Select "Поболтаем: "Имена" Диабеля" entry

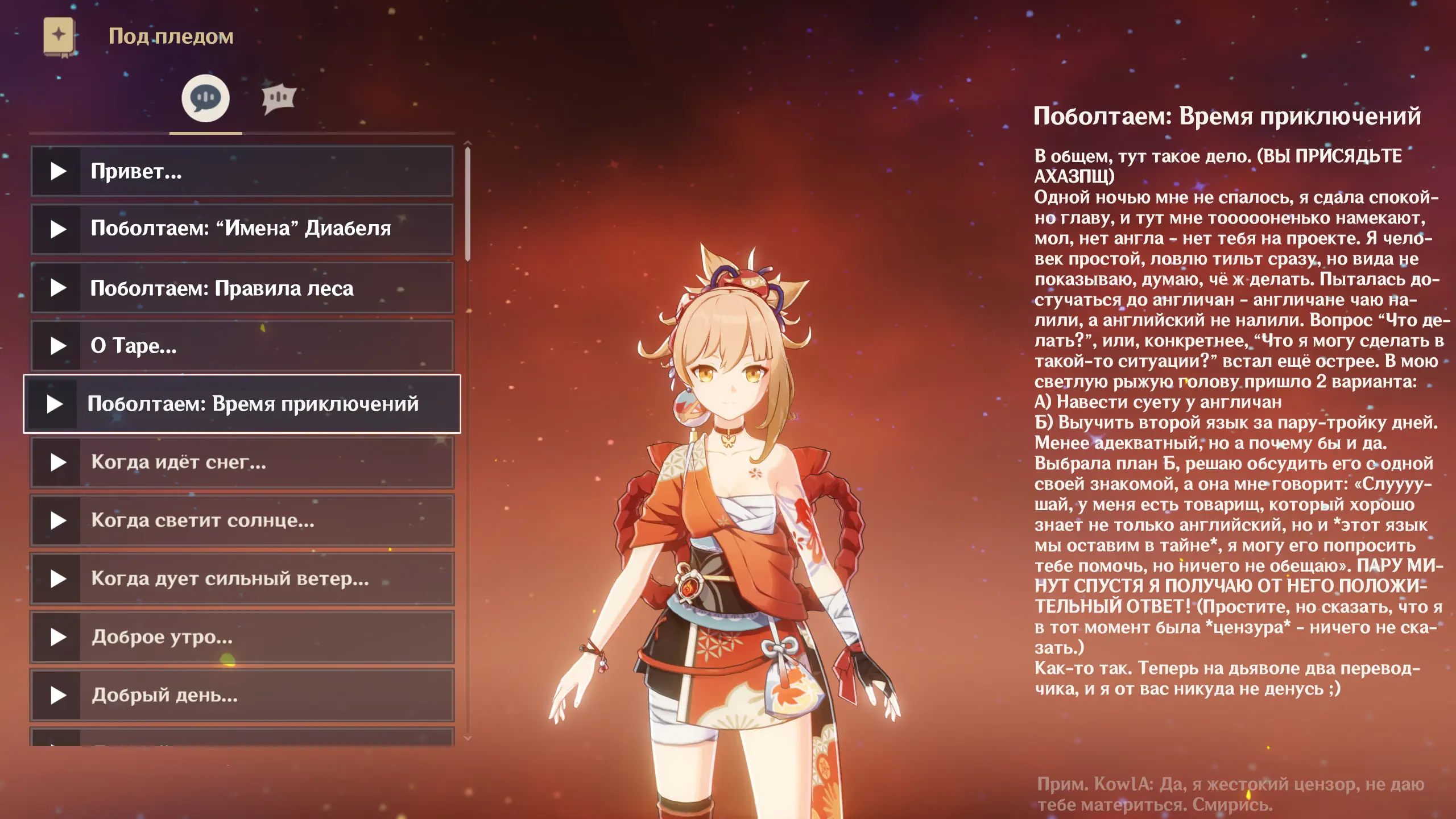(241, 229)
